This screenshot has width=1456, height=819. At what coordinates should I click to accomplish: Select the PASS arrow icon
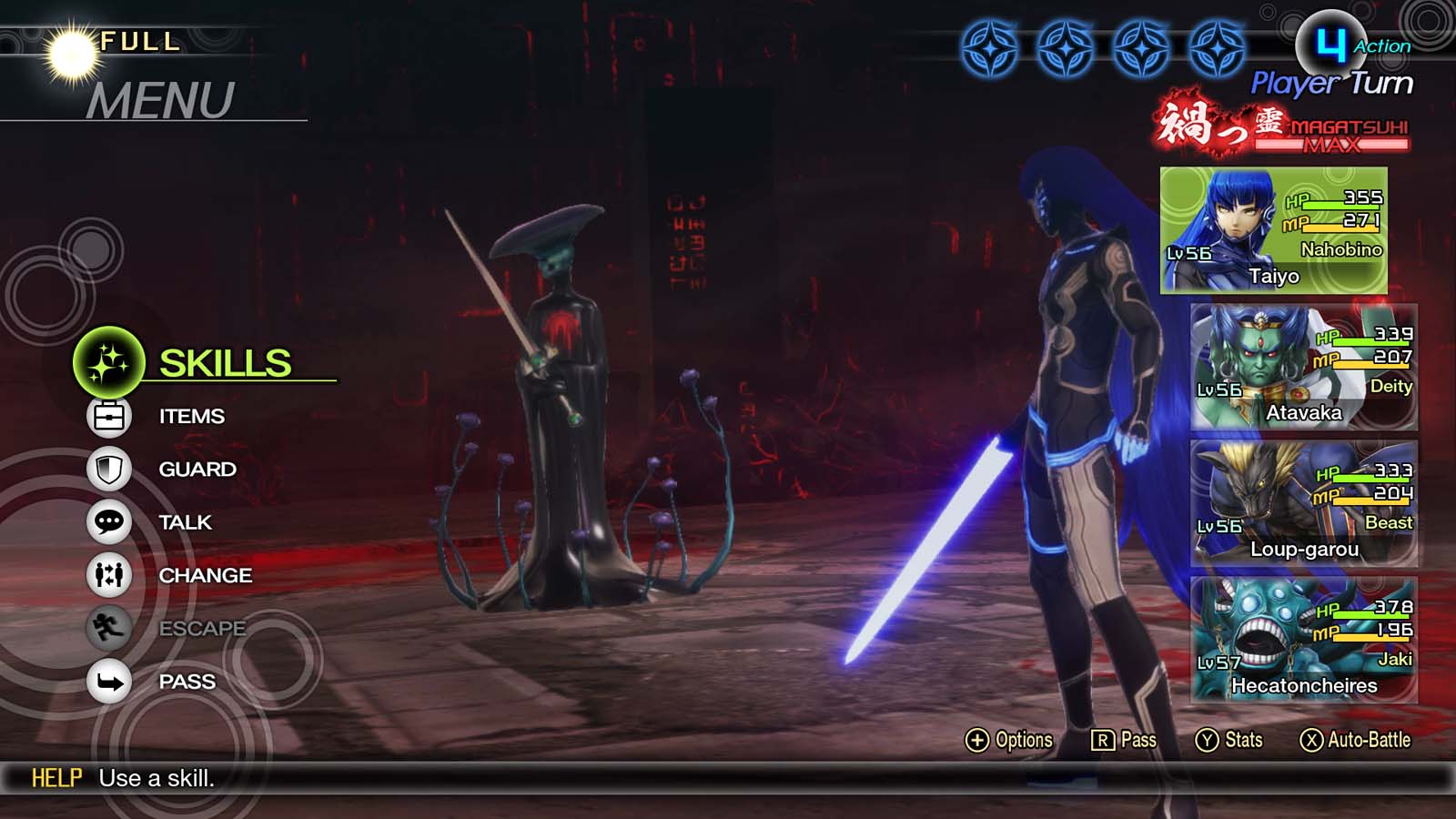110,681
